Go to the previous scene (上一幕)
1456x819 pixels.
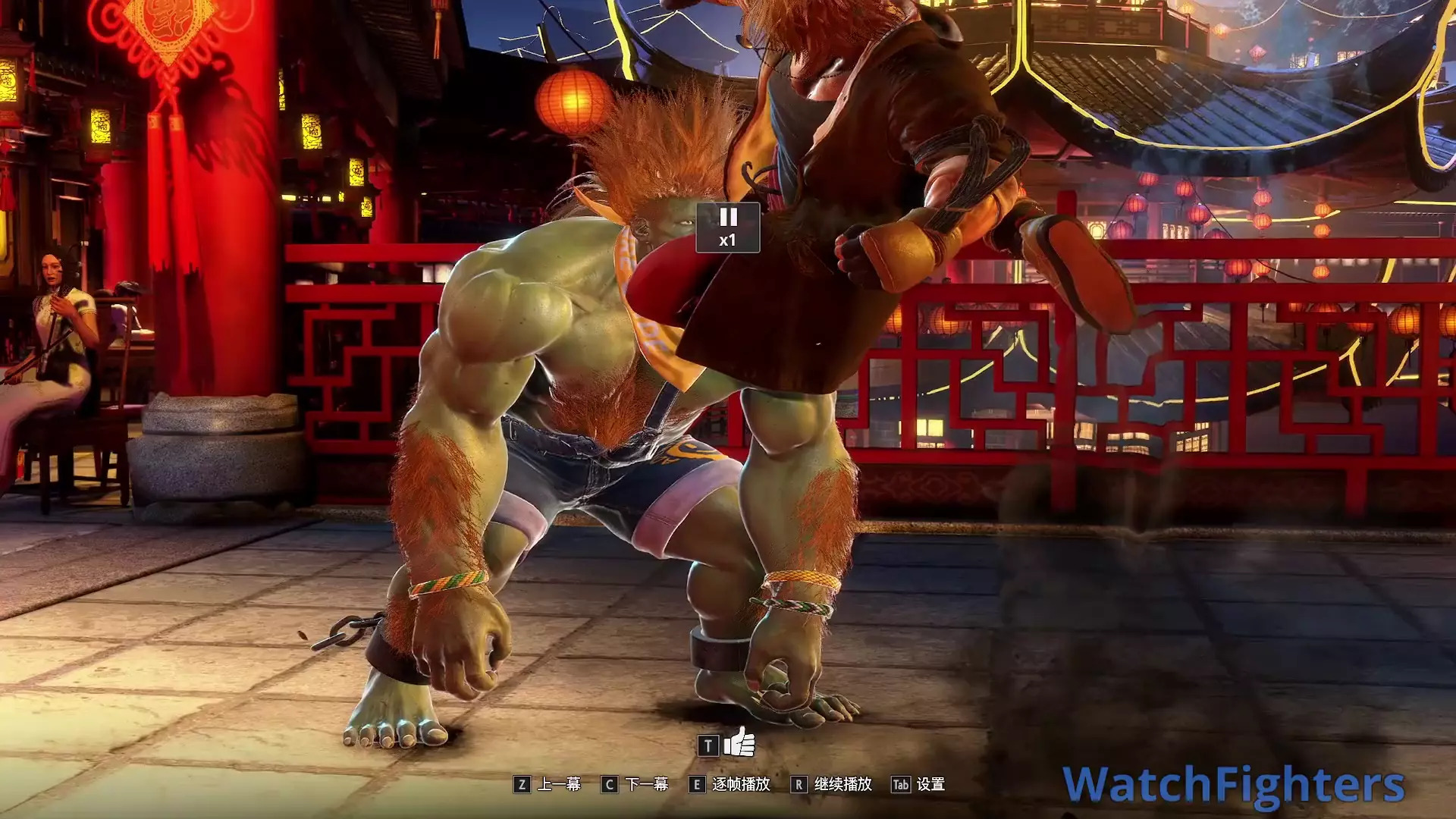coord(548,784)
